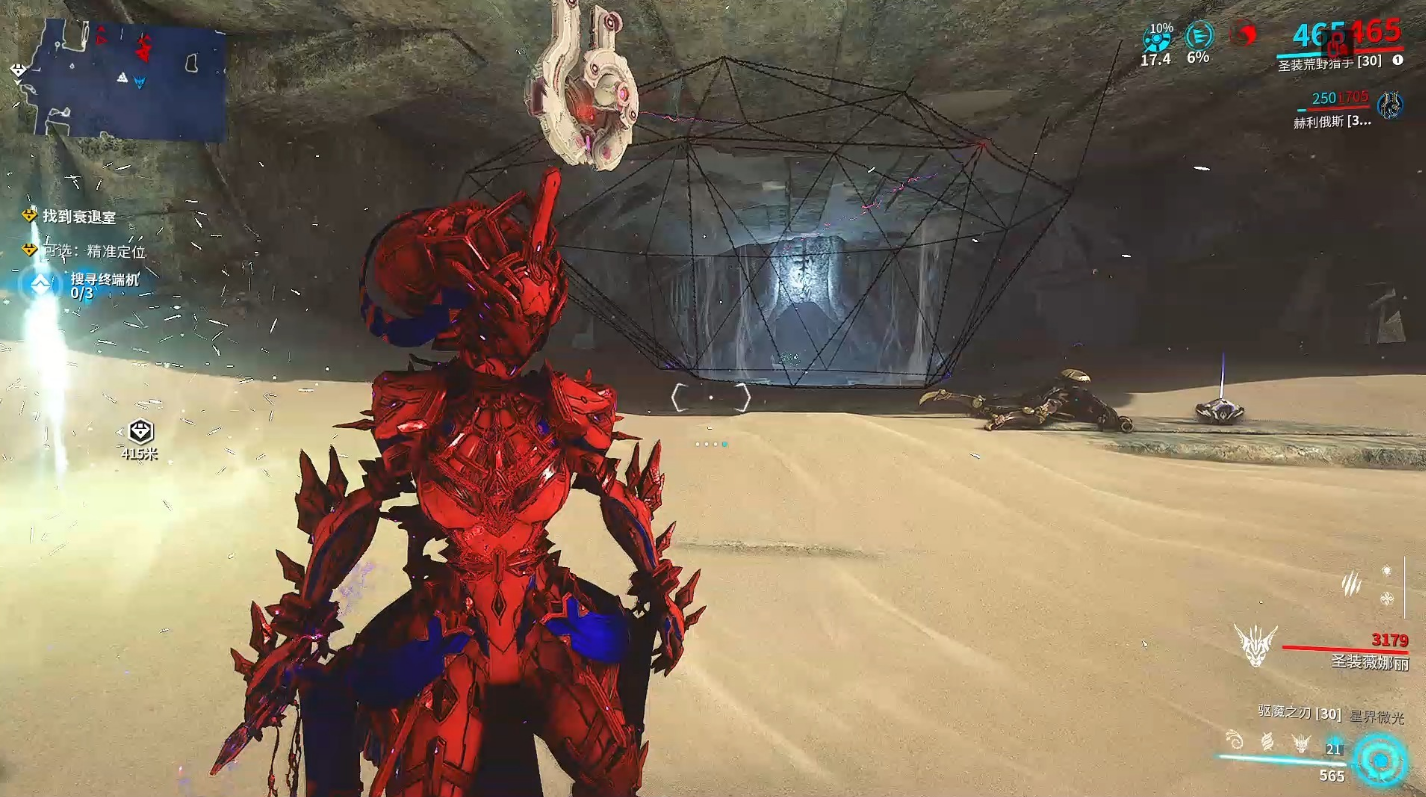Click the buff icon showing 17.4

pos(1157,39)
